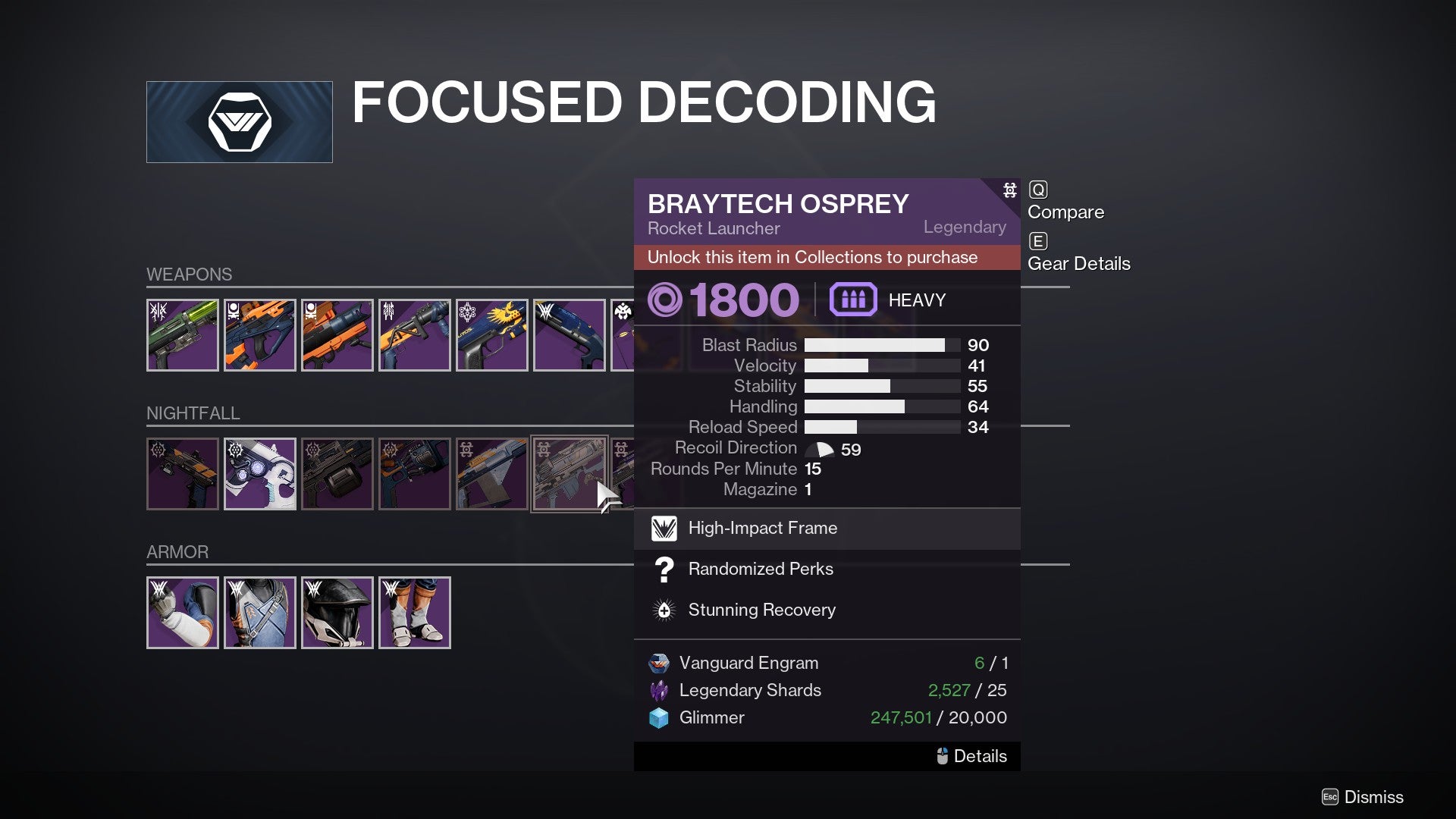Viewport: 1456px width, 819px height.
Task: Select the Stunning Recovery mod icon
Action: (x=664, y=610)
